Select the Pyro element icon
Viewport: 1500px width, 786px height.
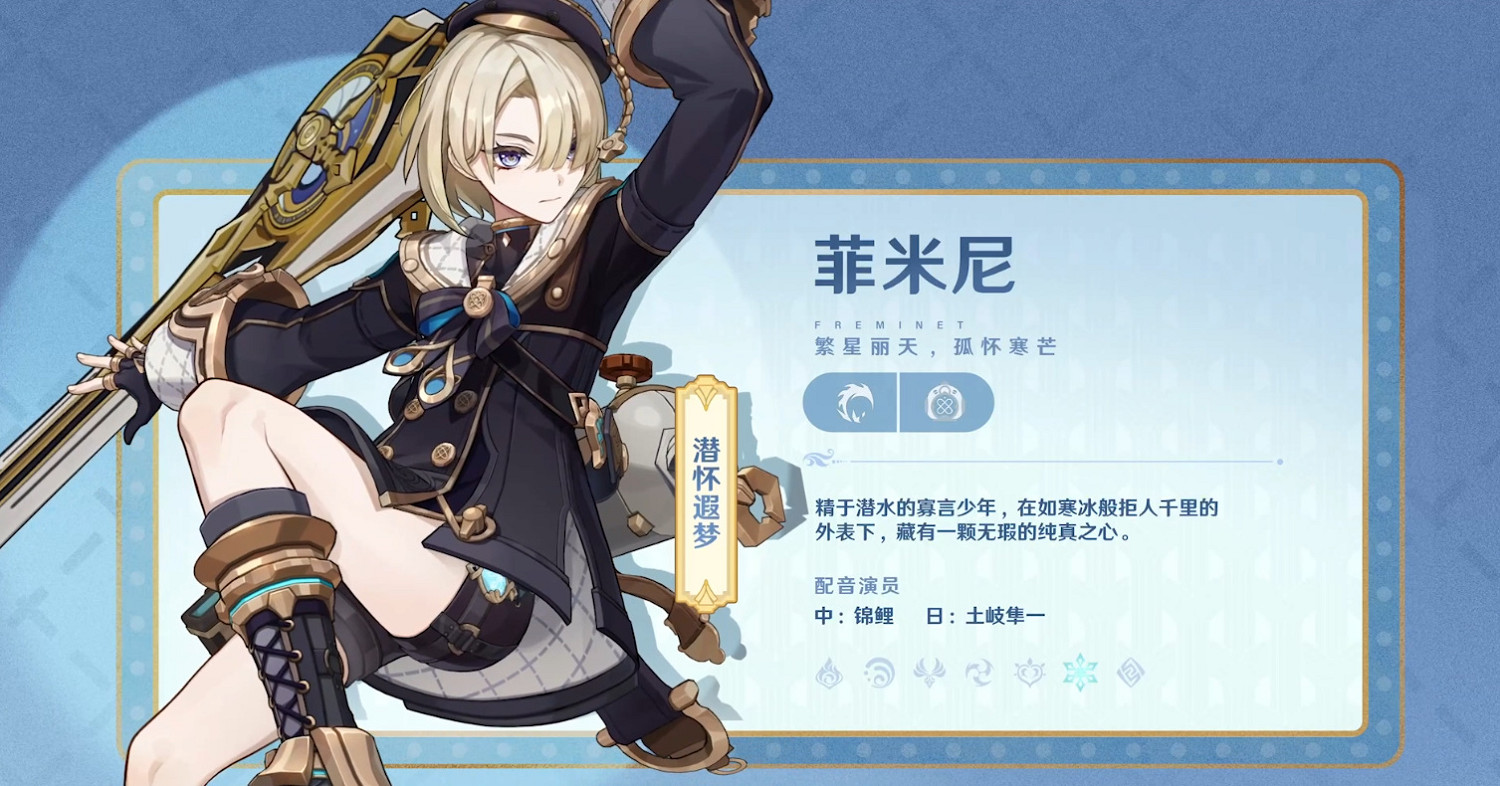829,672
